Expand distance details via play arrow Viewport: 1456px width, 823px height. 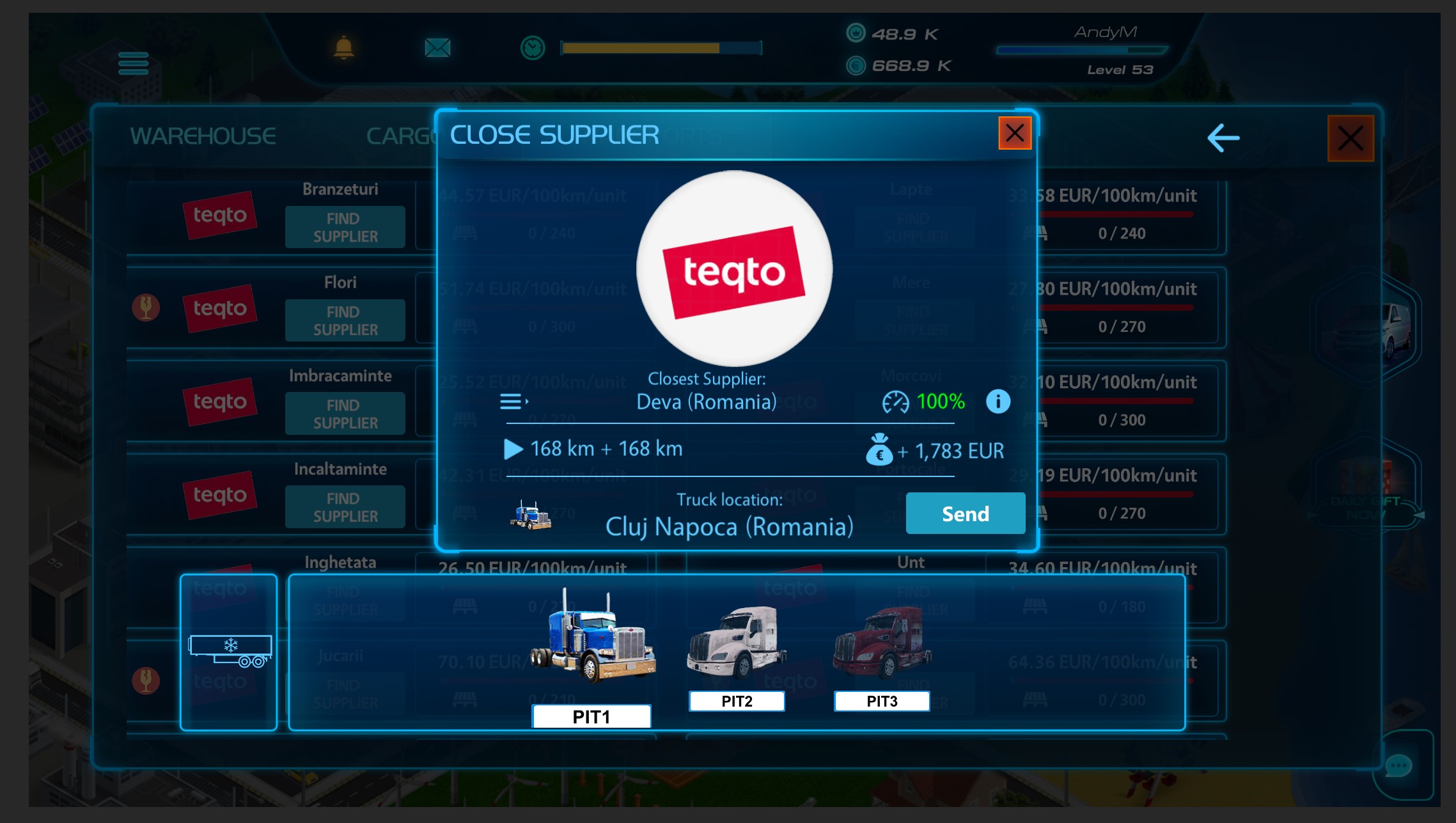pos(513,450)
